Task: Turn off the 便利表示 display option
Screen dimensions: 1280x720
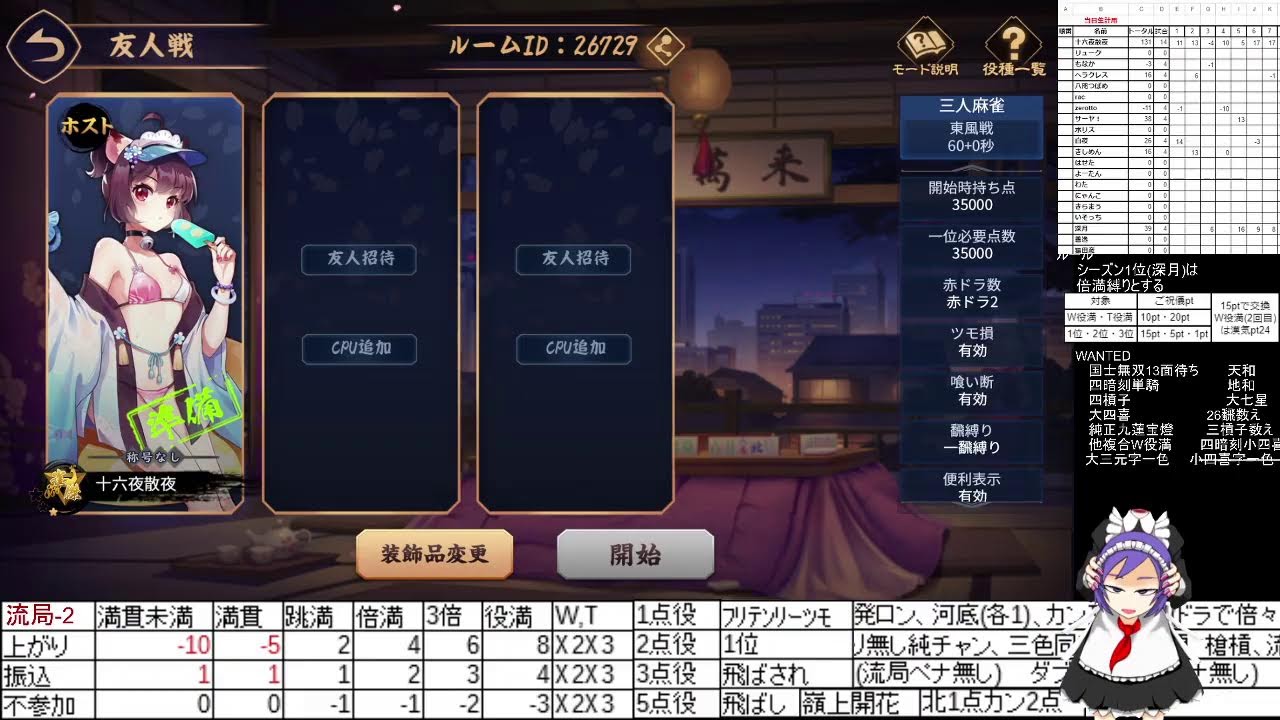Action: [971, 487]
